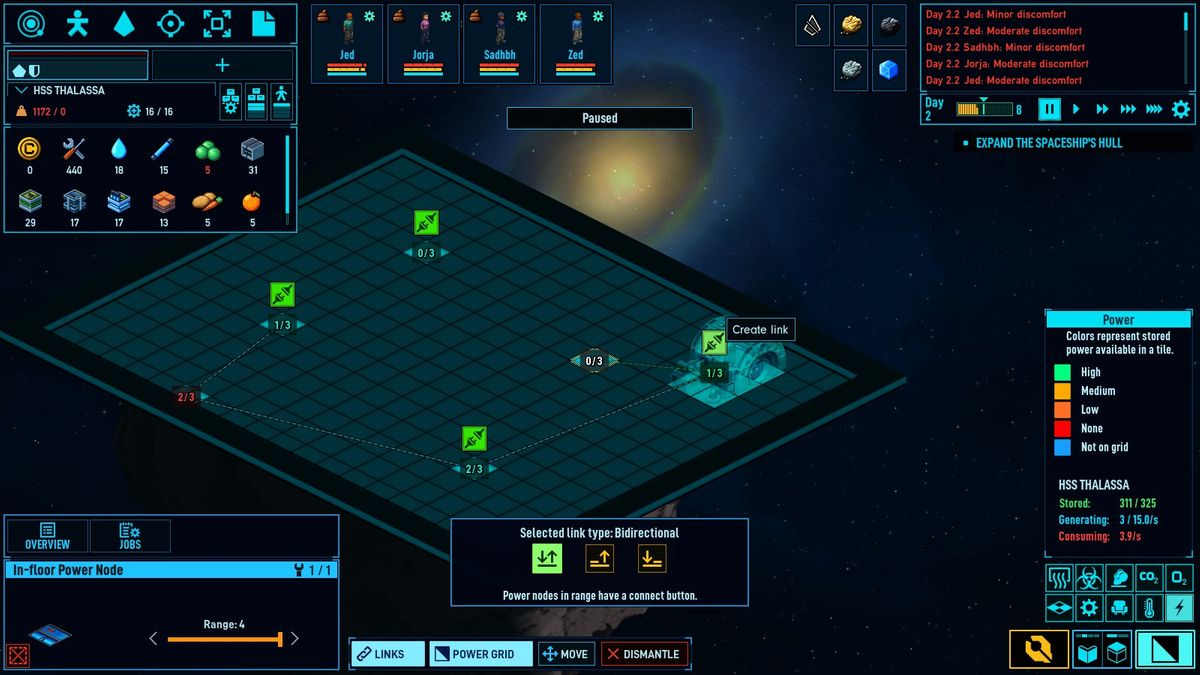1200x675 pixels.
Task: Click the Create link node button
Action: click(x=713, y=343)
